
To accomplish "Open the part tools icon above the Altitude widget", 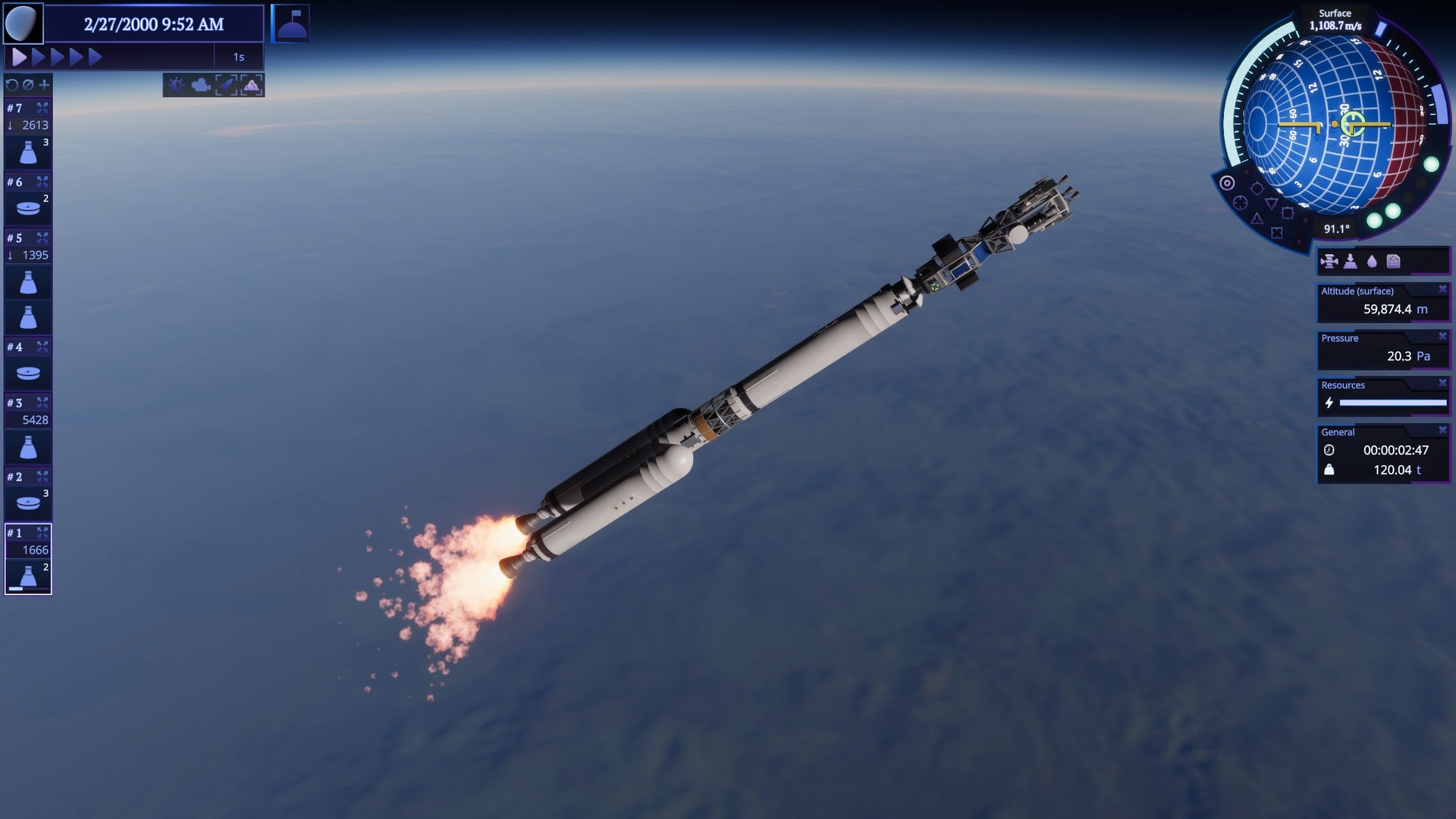I will click(x=1330, y=260).
